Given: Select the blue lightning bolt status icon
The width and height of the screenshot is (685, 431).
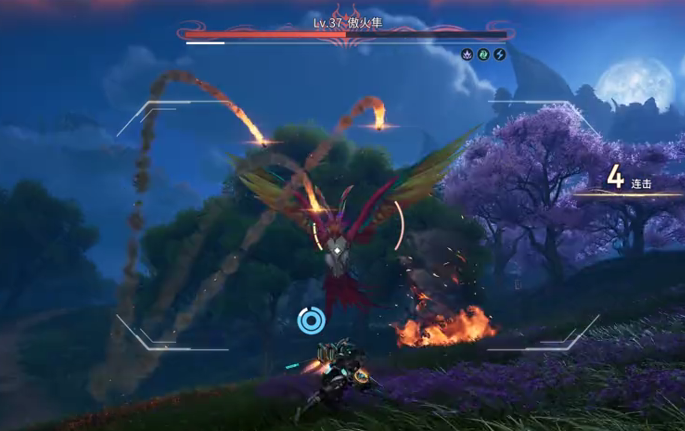Looking at the screenshot, I should [x=499, y=54].
